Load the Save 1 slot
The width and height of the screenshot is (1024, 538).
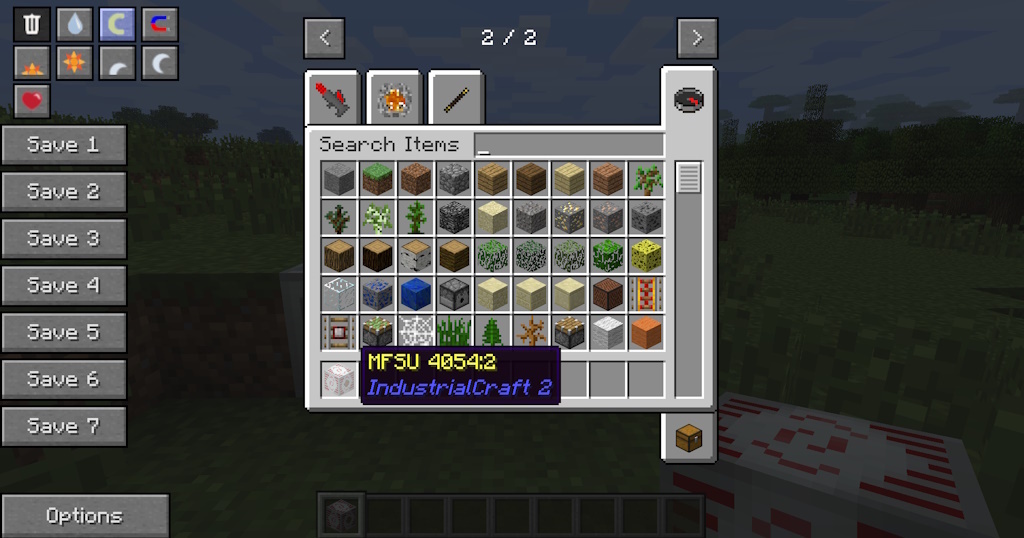pyautogui.click(x=64, y=145)
